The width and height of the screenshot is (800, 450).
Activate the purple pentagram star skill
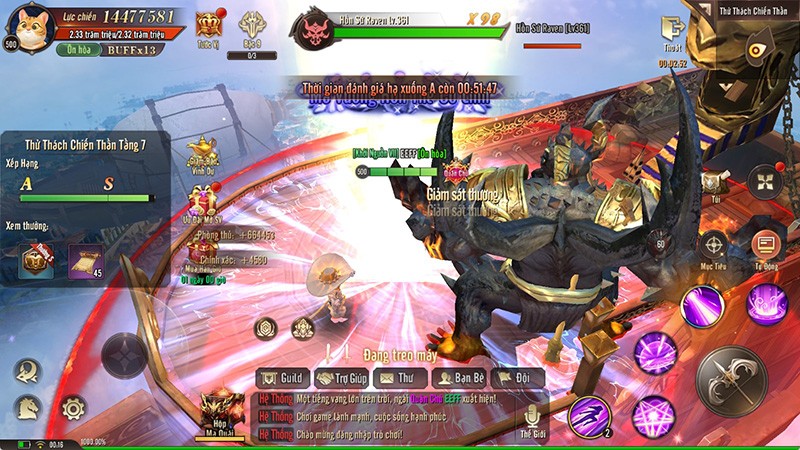[x=654, y=414]
